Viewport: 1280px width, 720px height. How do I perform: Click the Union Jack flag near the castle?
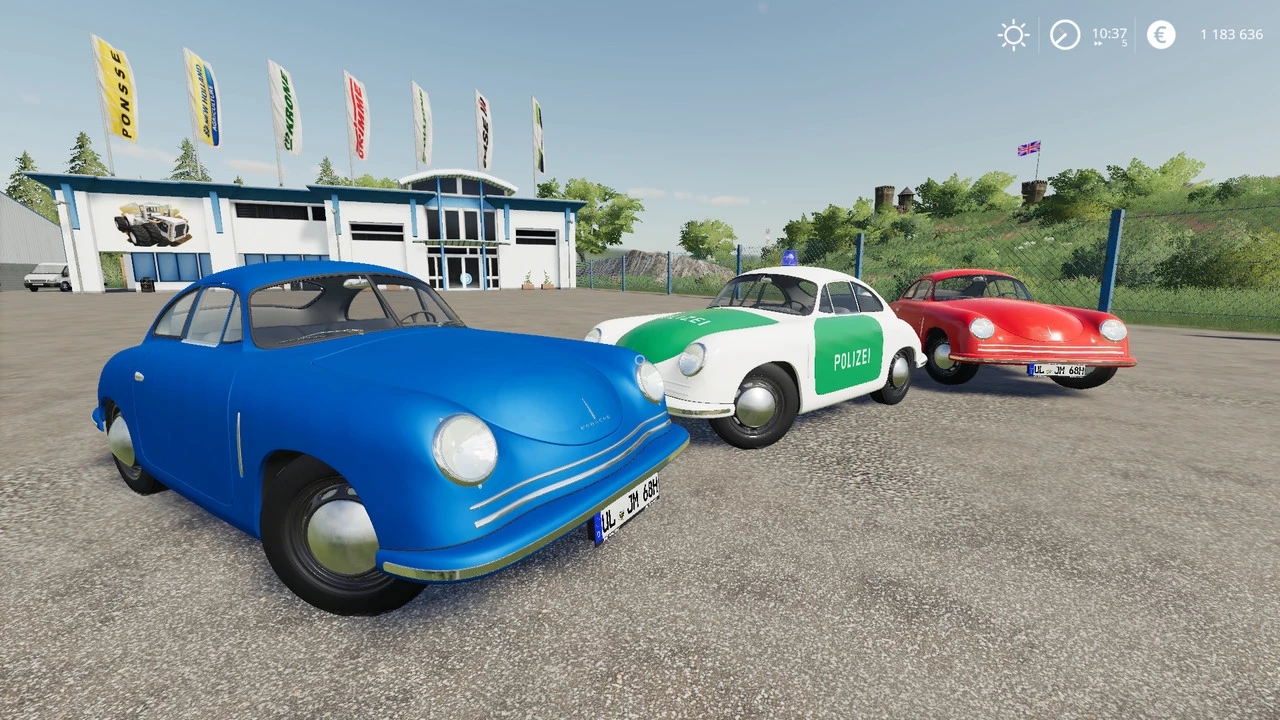click(1028, 146)
